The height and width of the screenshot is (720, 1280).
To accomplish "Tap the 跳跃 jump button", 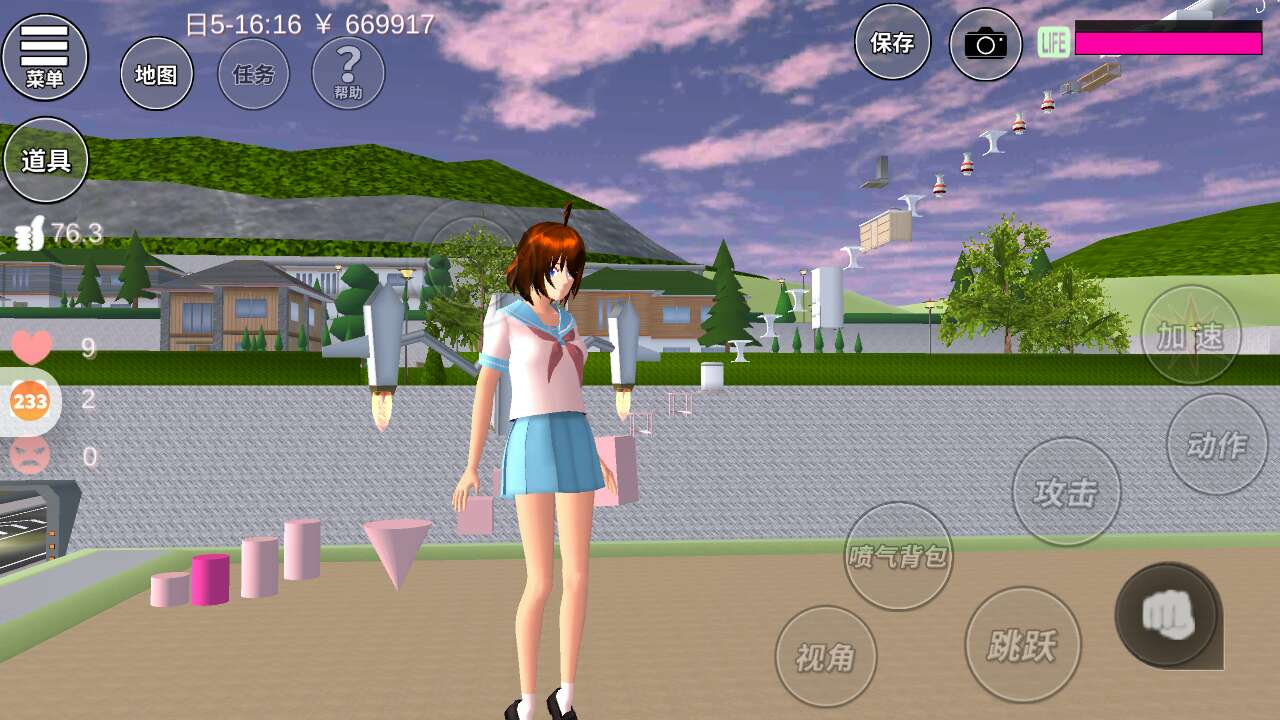I will pos(1020,645).
